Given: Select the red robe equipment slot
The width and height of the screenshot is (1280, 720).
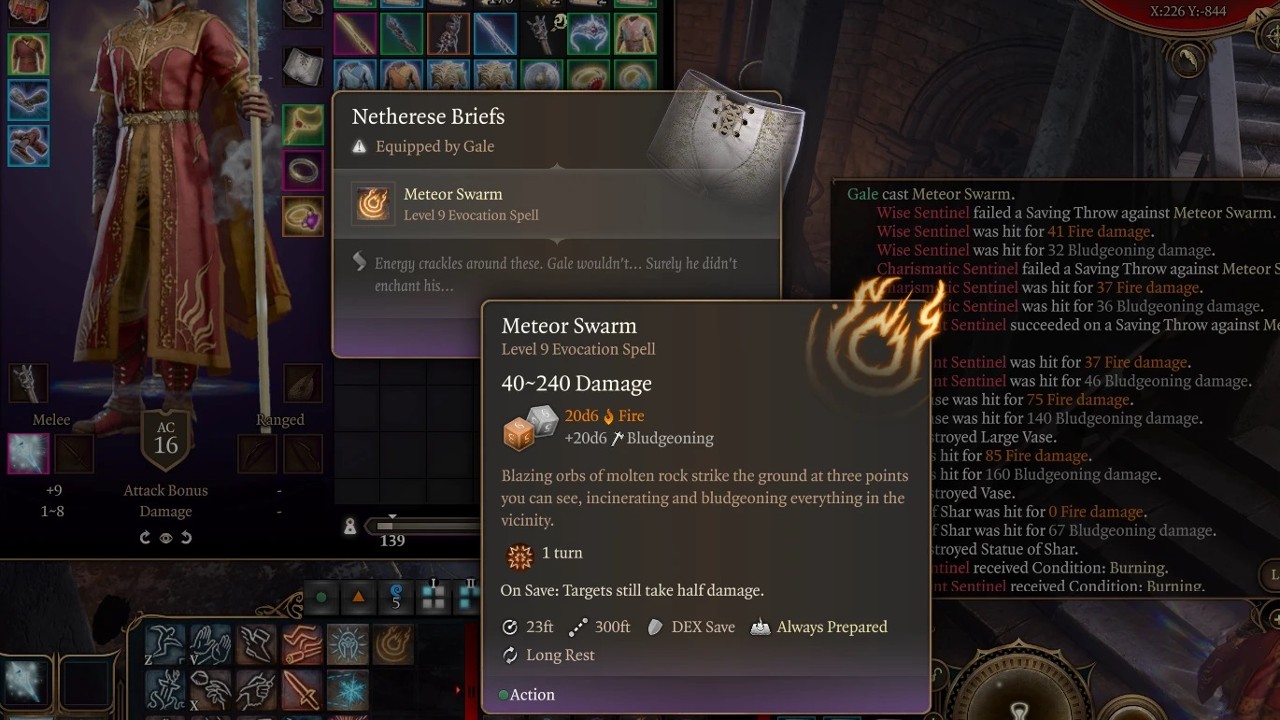Looking at the screenshot, I should tap(28, 53).
